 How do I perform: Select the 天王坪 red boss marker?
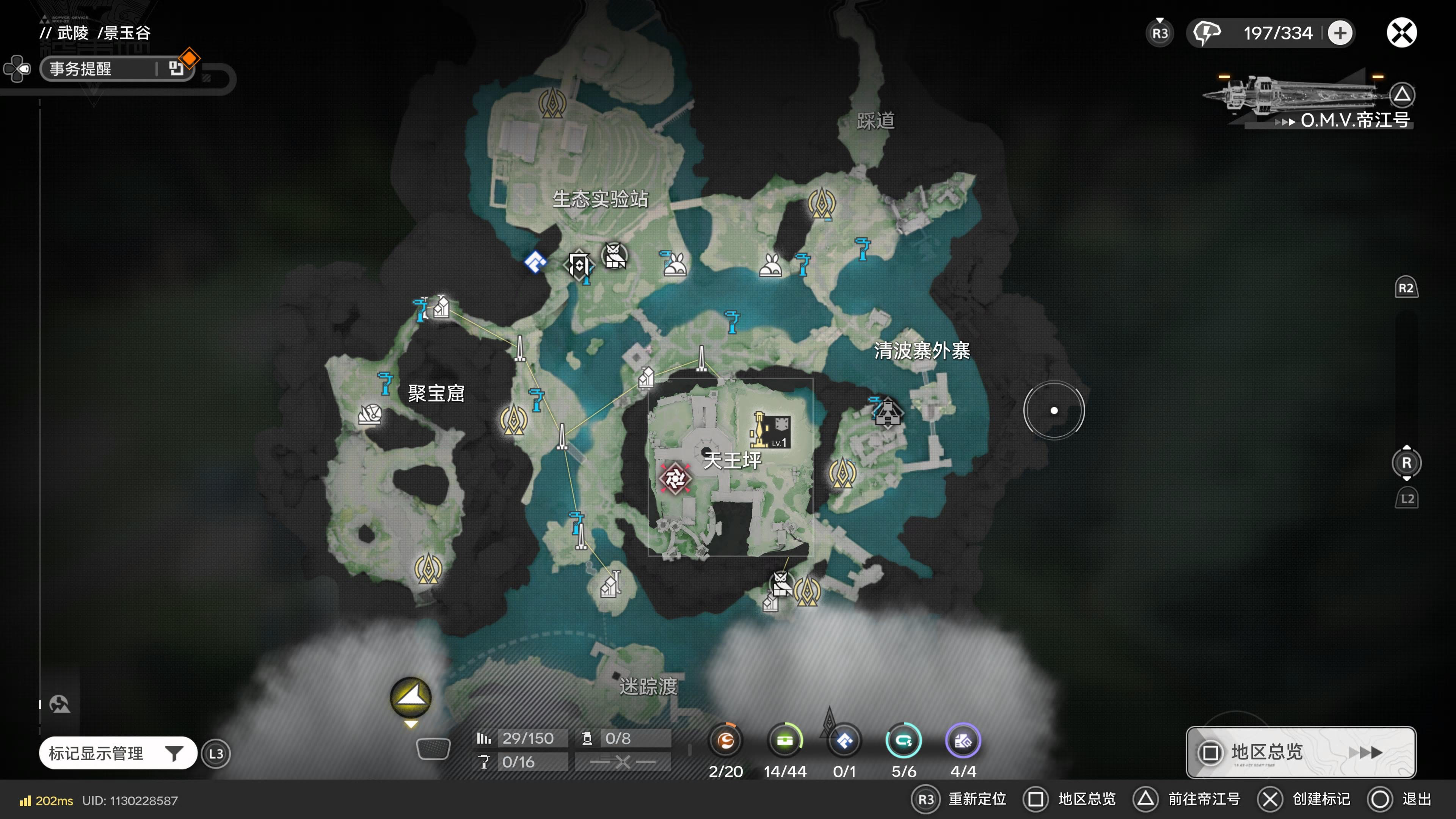coord(675,479)
